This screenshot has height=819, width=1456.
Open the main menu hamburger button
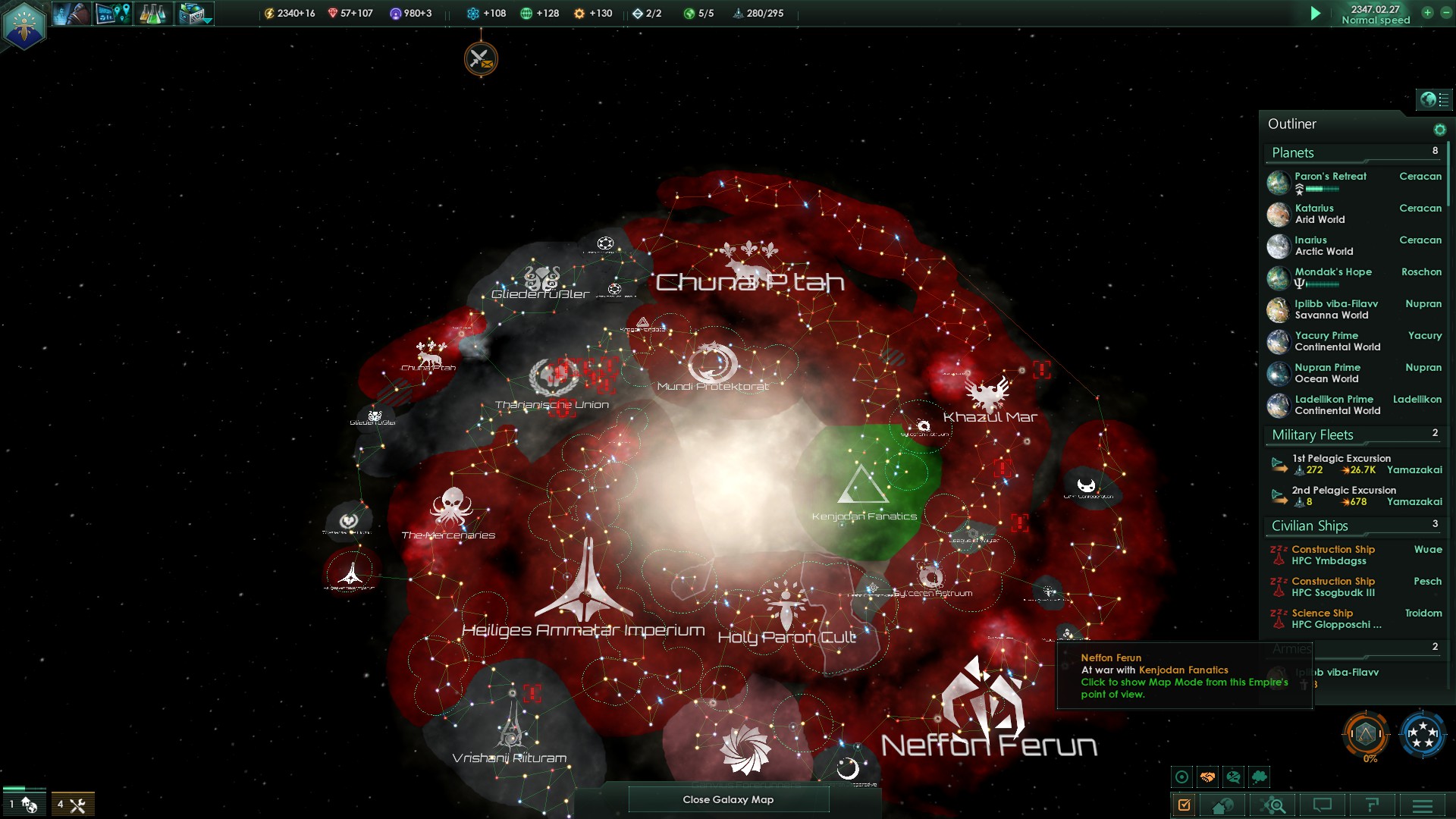coord(1423,805)
